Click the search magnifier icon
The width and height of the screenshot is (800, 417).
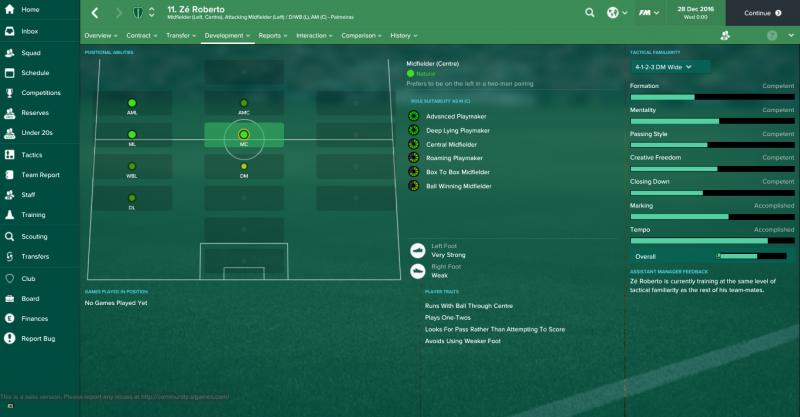click(589, 13)
